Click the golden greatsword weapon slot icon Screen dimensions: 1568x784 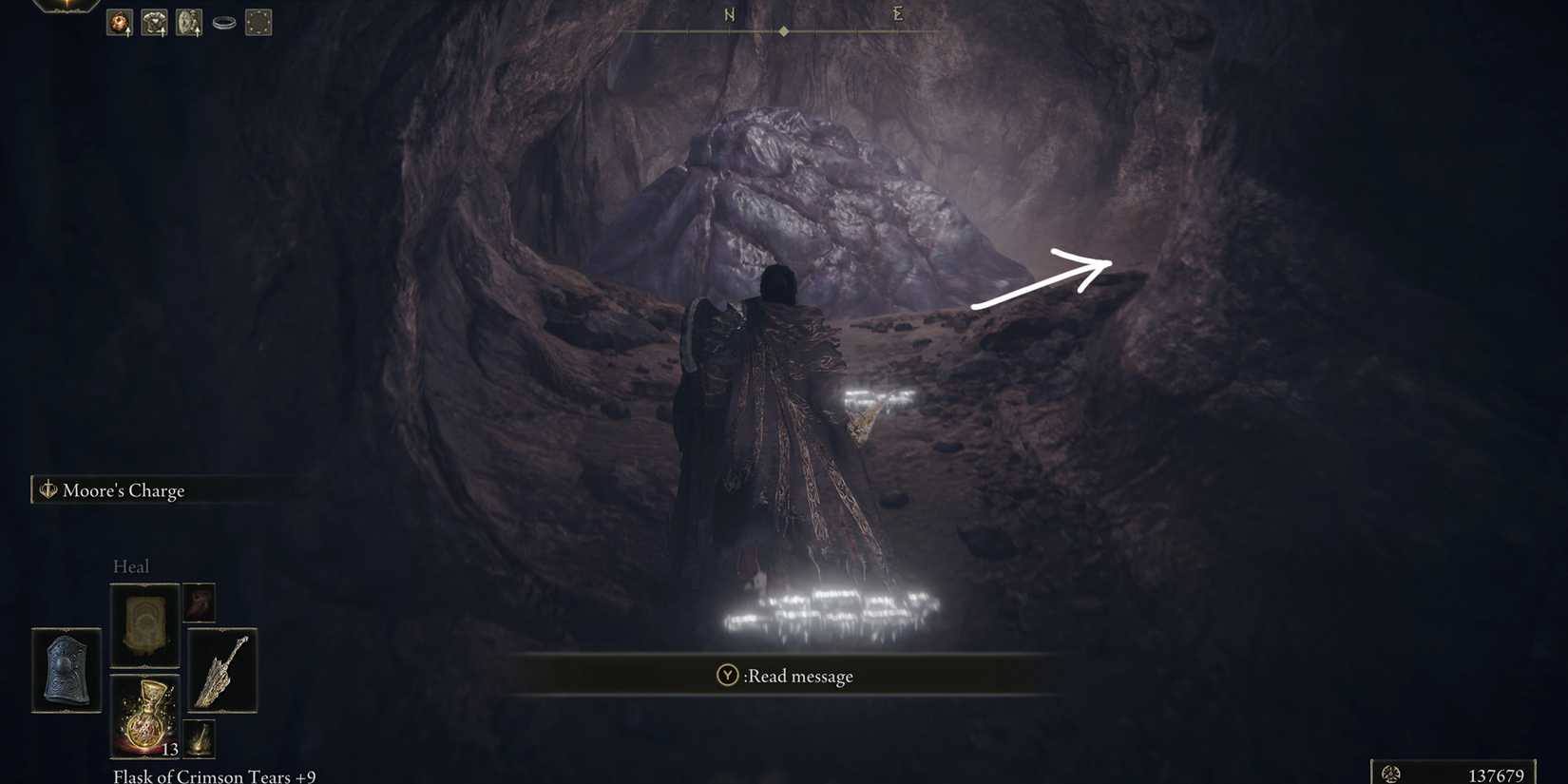[x=221, y=672]
